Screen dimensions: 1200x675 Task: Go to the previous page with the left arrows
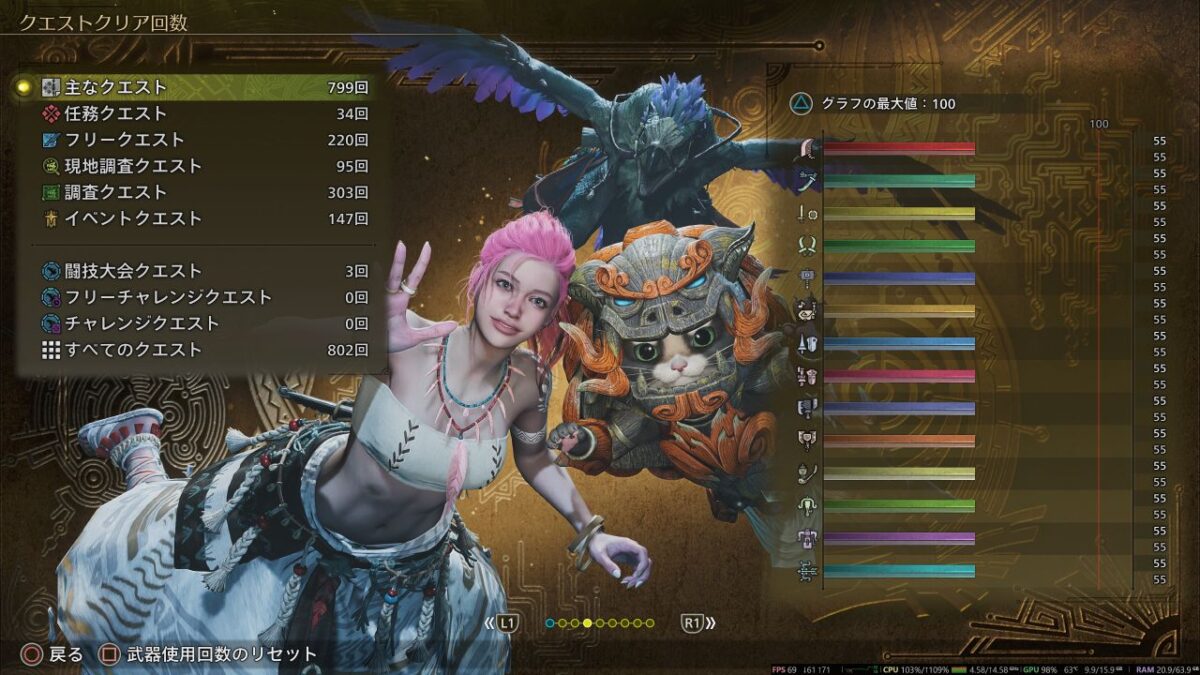tap(502, 623)
